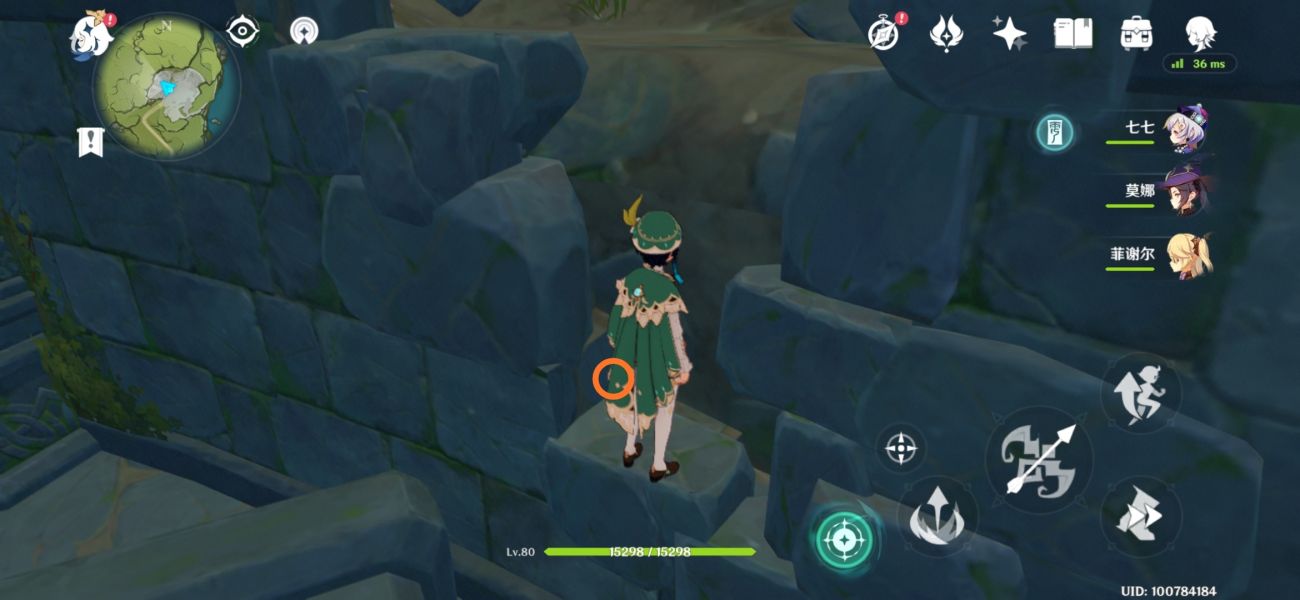
Task: Open the wish star icon
Action: tap(1009, 34)
